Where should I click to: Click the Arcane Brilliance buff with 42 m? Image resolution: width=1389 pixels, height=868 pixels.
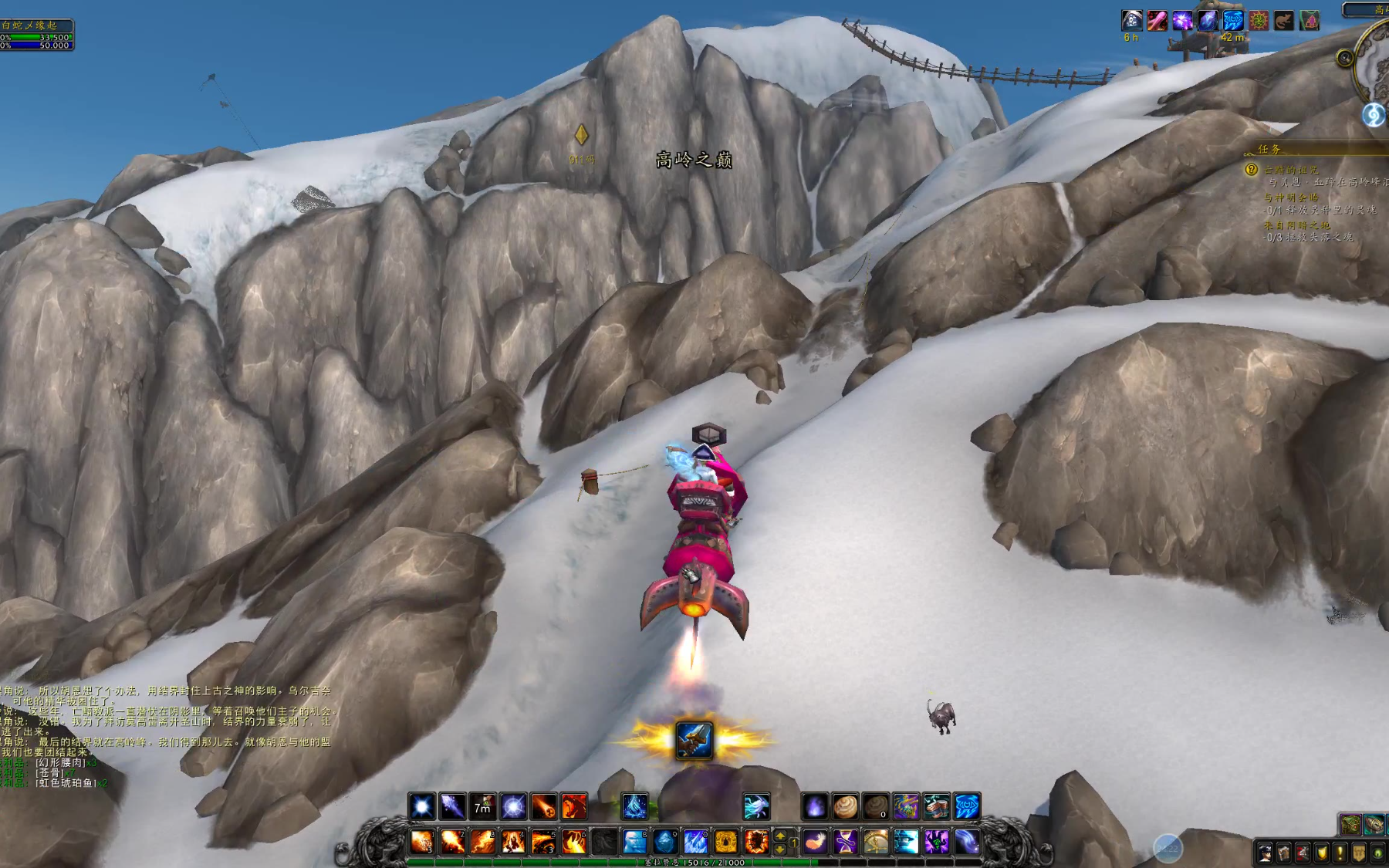(1232, 21)
